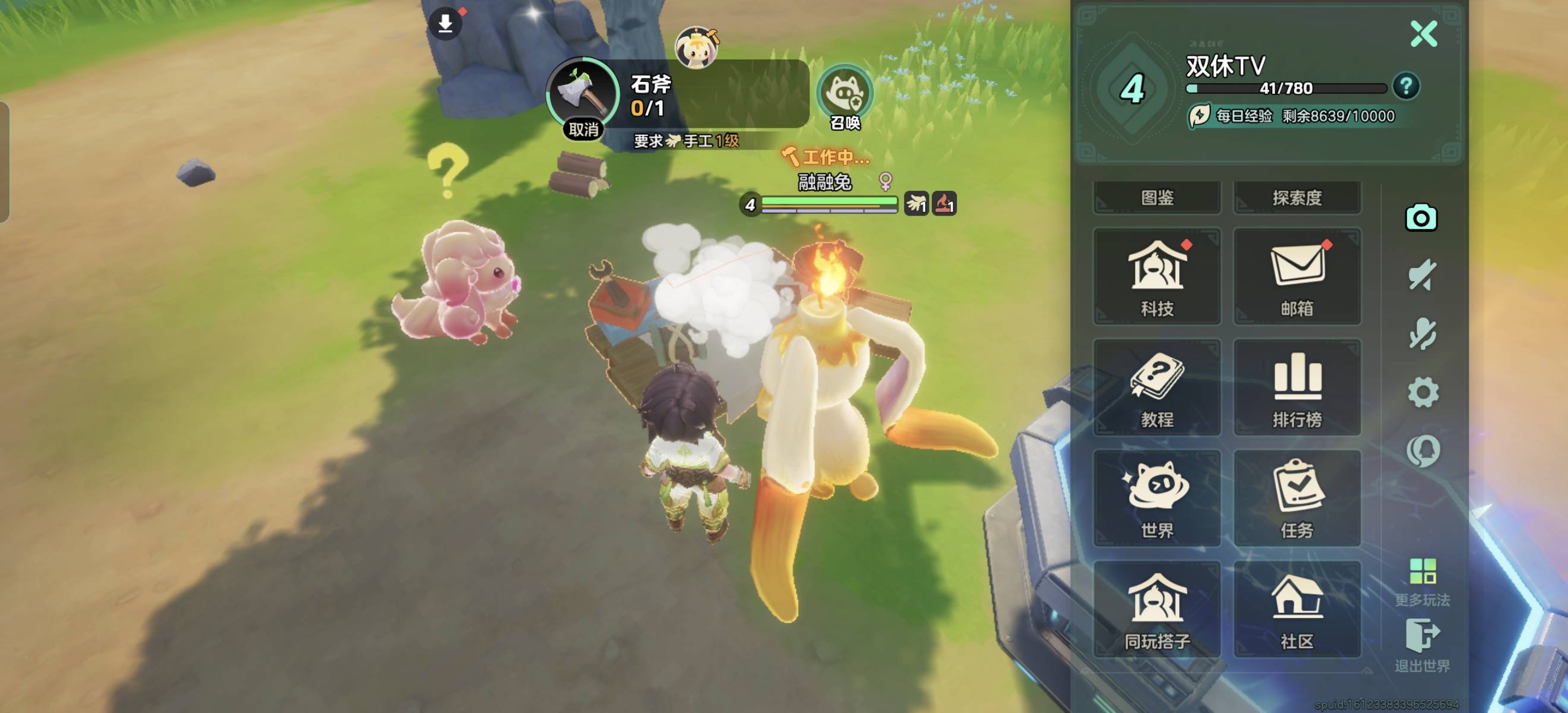
Task: Open the 图鉴 encyclopedia
Action: tap(1156, 197)
